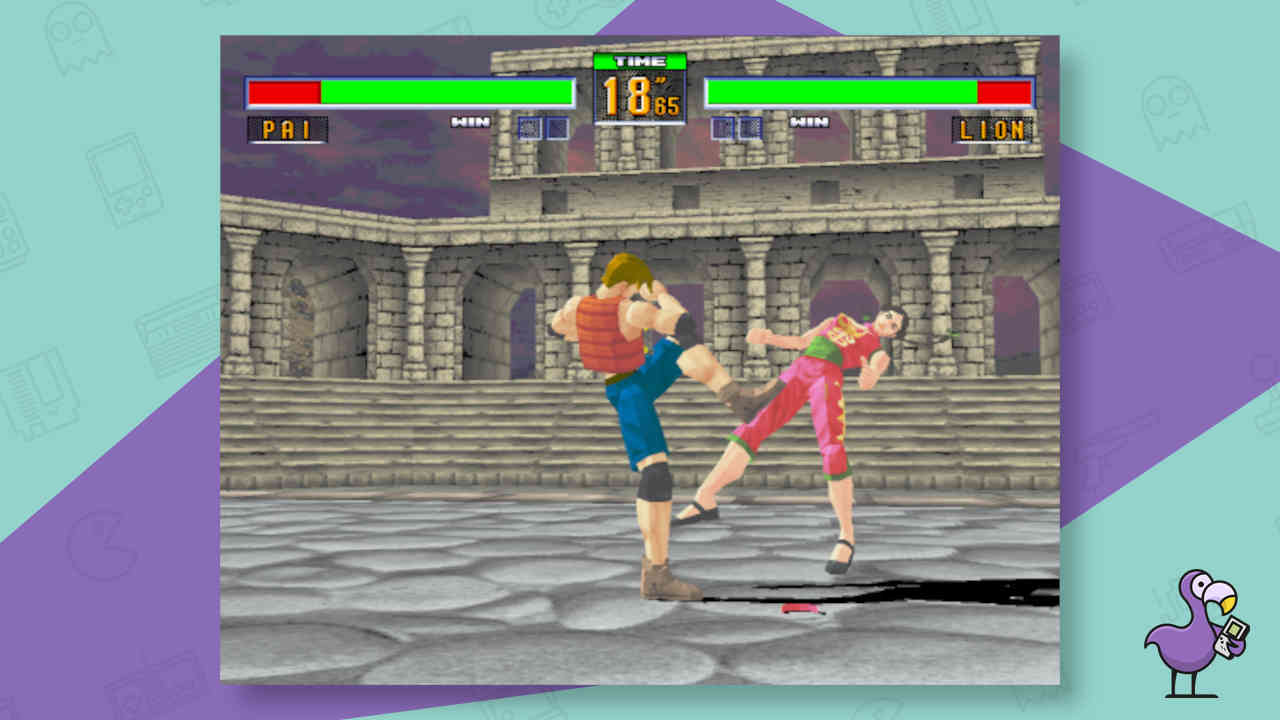Click the ghost outline icon on the right border
The width and height of the screenshot is (1280, 720).
tap(1173, 112)
